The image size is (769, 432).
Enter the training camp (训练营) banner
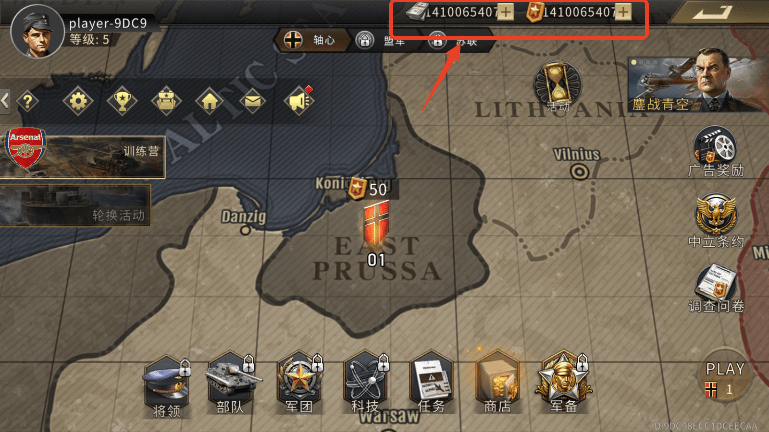click(82, 153)
